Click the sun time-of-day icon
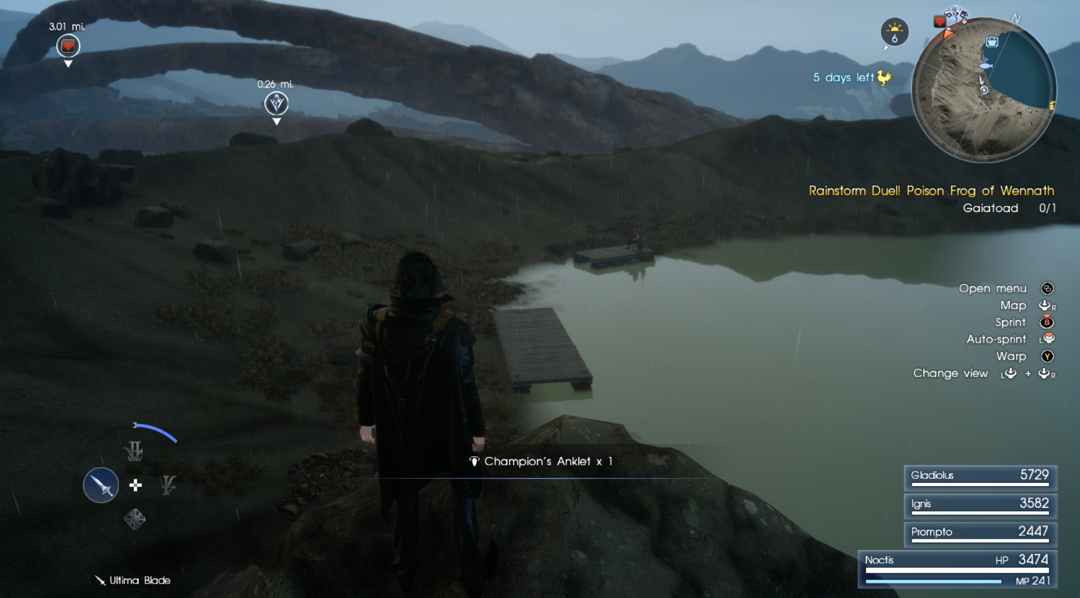 tap(894, 32)
